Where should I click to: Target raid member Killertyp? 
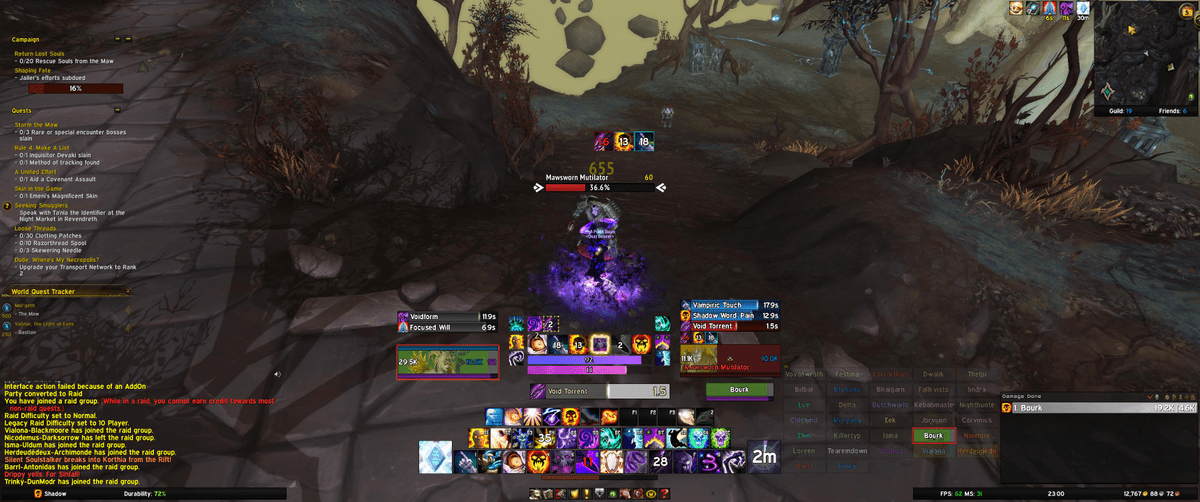[x=847, y=436]
